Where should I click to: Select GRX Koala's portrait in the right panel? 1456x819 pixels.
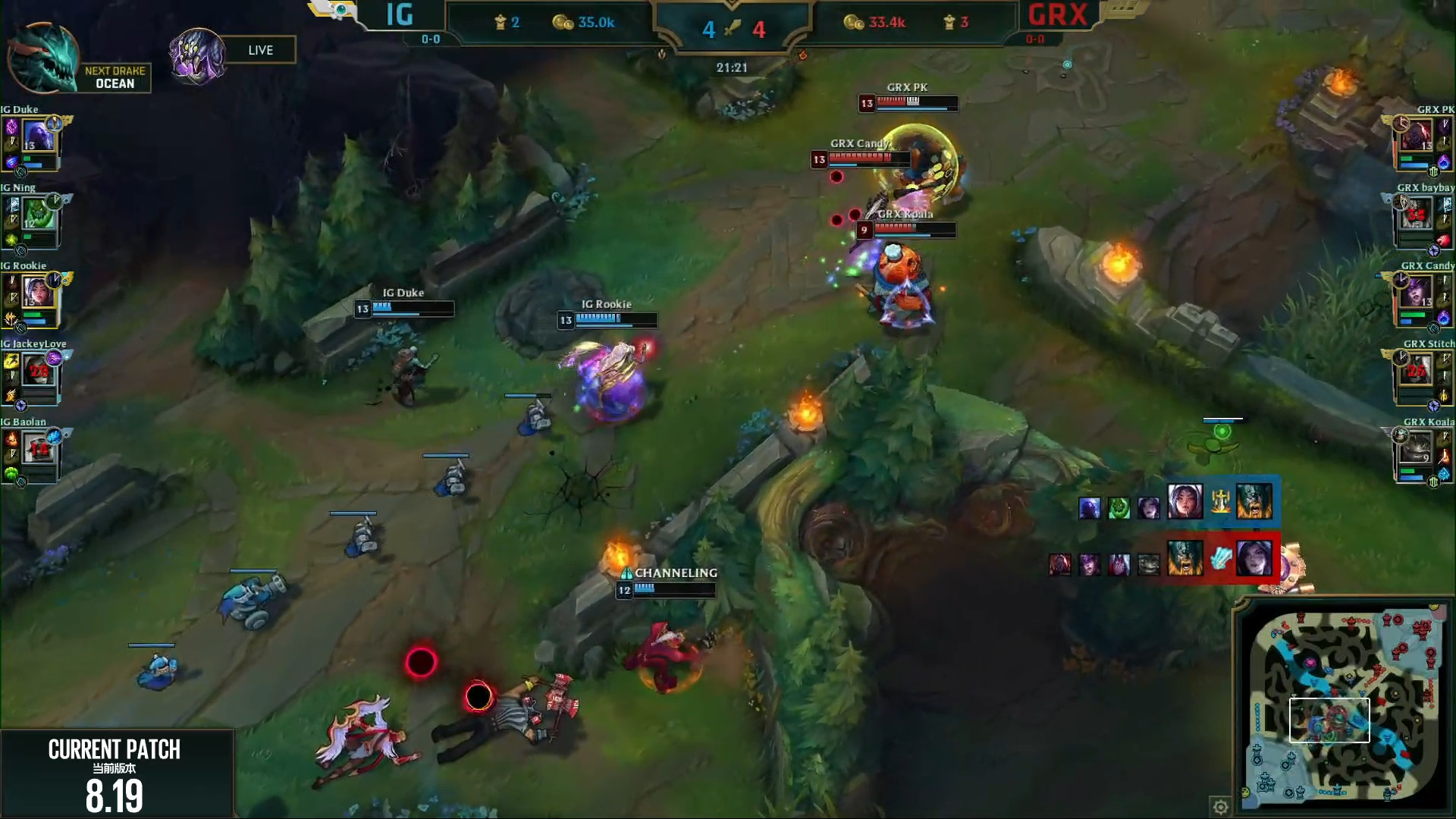(x=1415, y=447)
